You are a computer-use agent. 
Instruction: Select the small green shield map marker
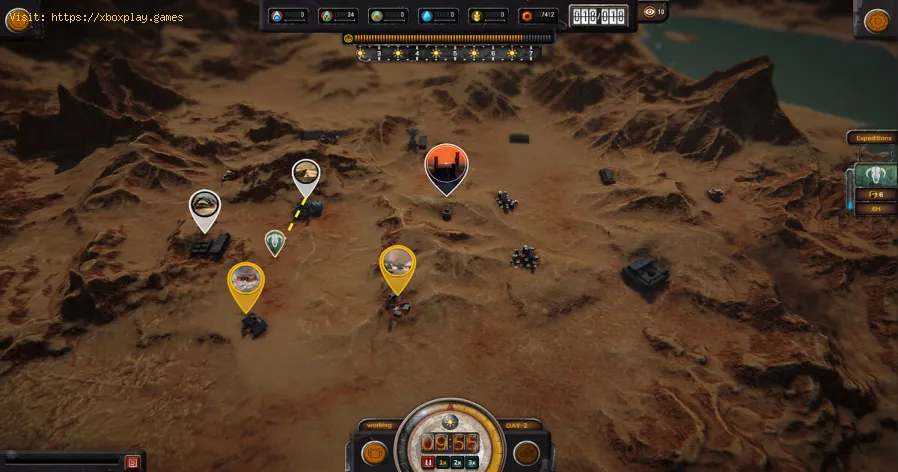click(x=275, y=242)
